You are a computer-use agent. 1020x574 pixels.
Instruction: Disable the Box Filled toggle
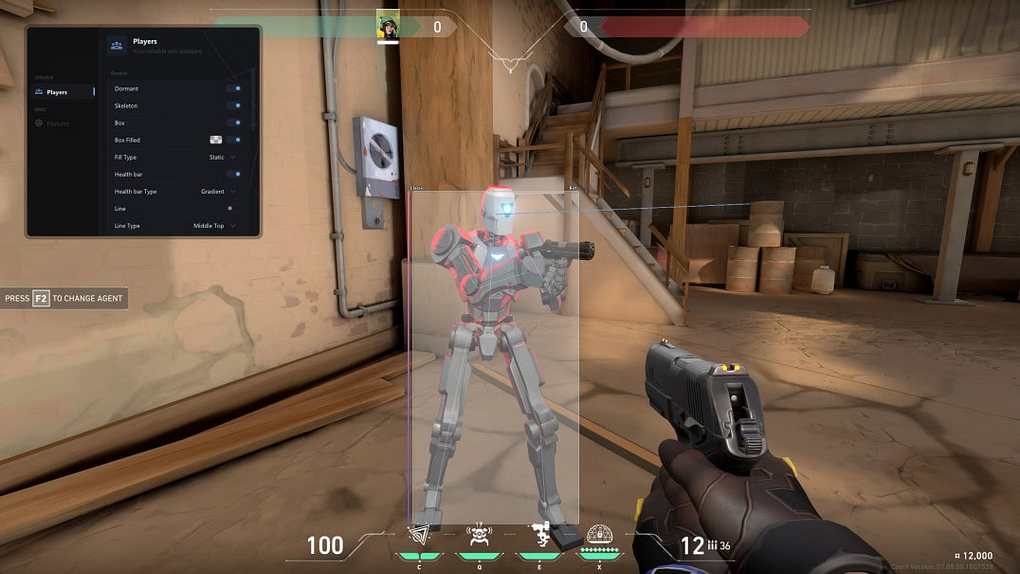tap(234, 140)
